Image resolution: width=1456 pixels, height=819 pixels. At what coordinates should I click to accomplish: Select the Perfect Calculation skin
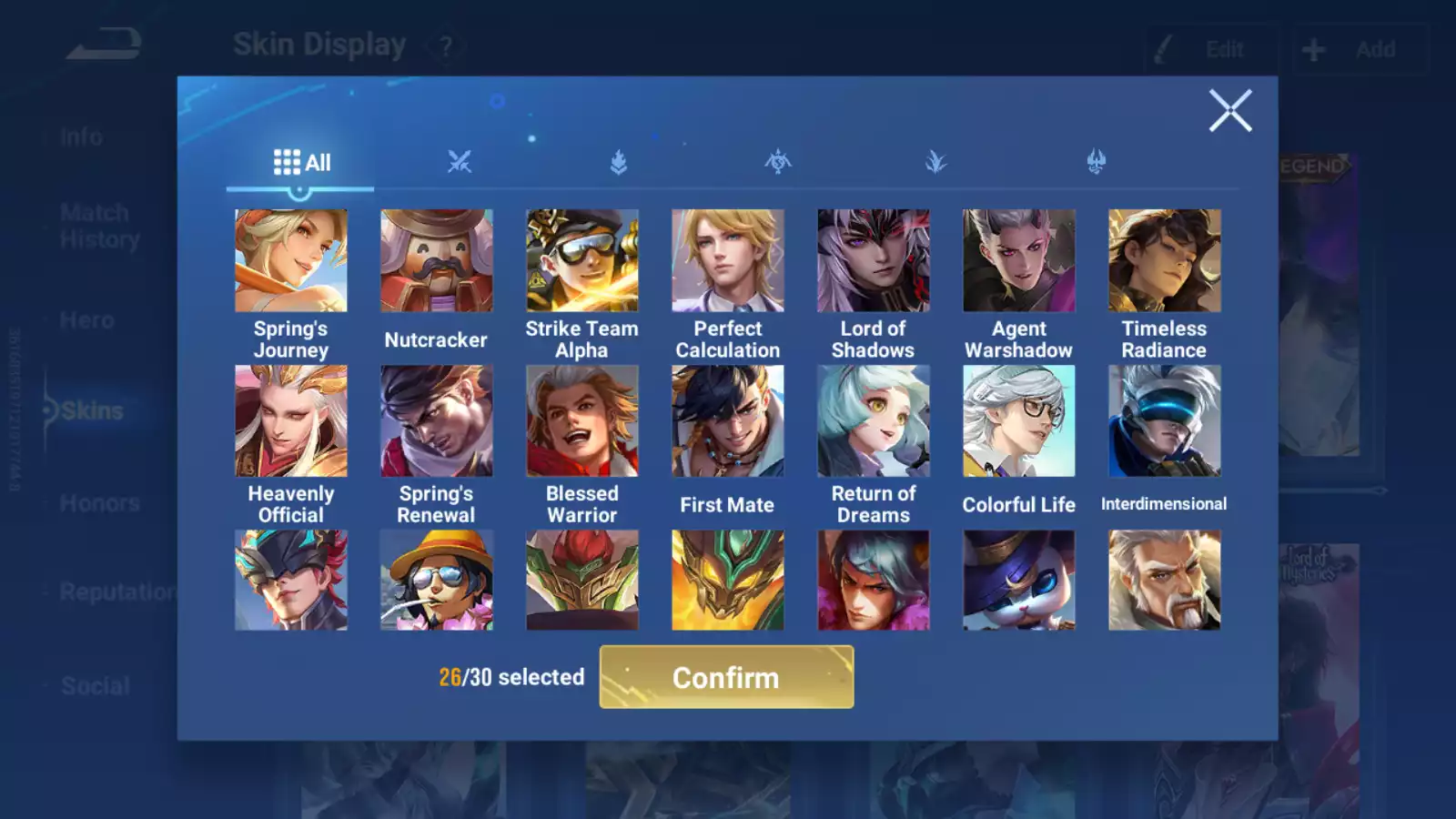click(x=728, y=261)
